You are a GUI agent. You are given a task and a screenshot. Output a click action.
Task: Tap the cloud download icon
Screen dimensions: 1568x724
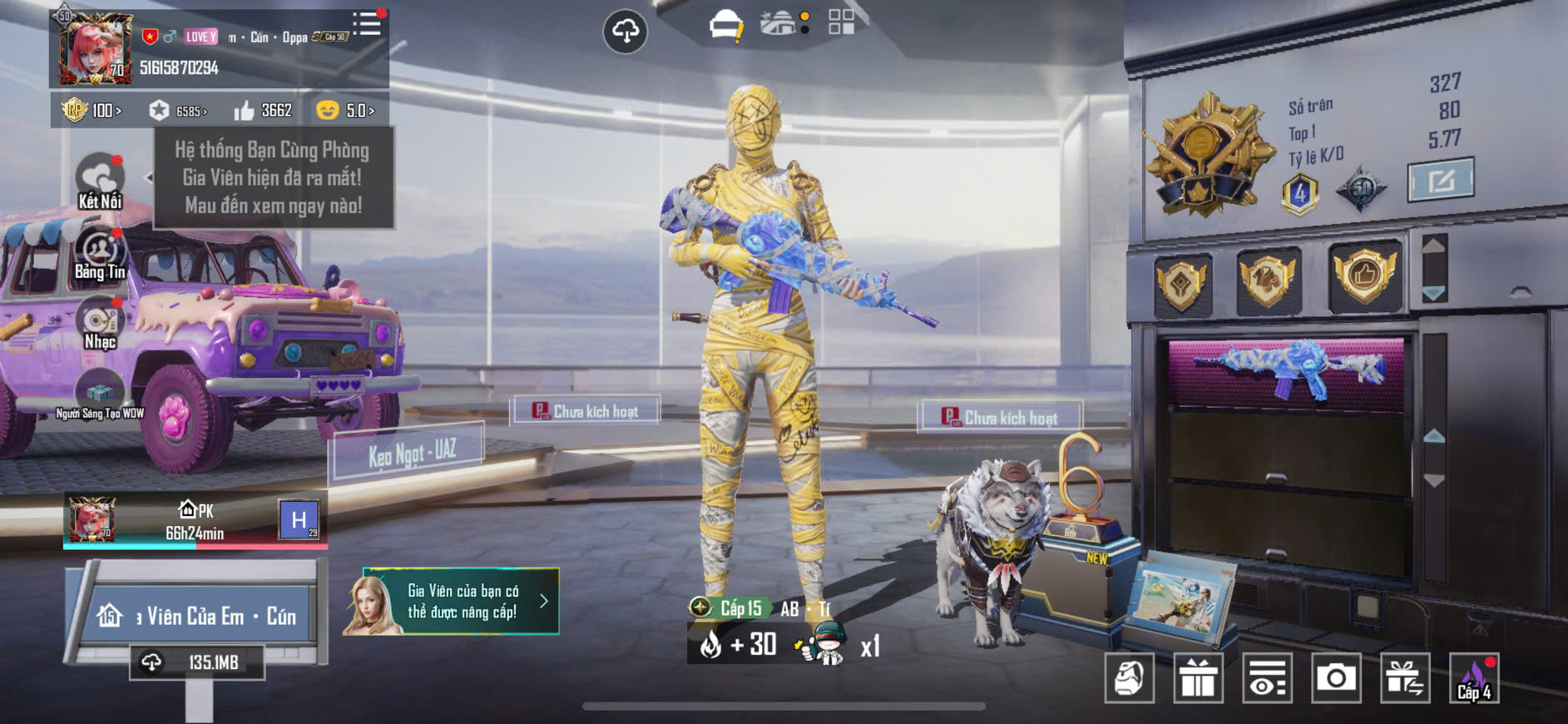625,32
